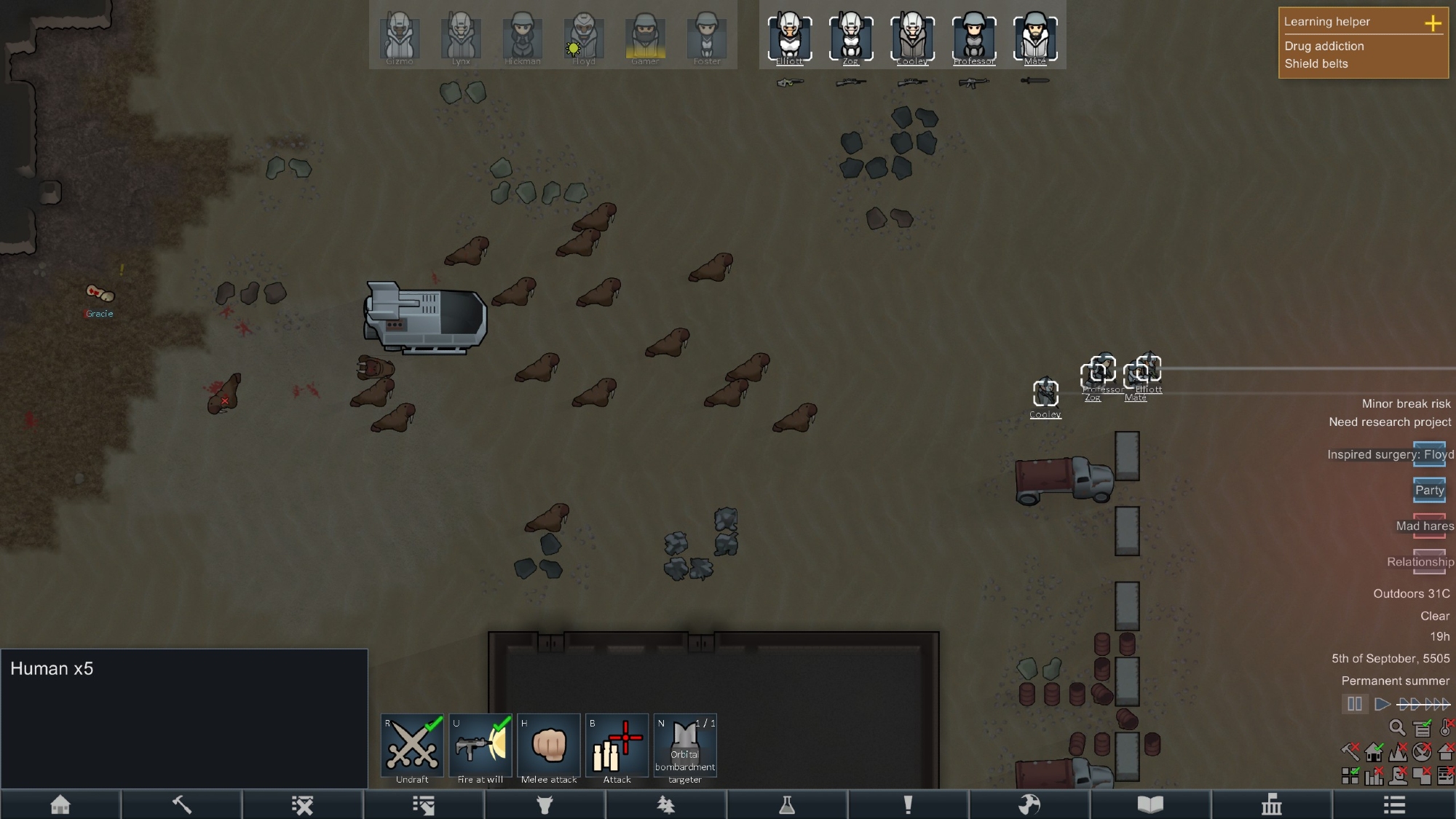Open the Architect tab with the house icon

pyautogui.click(x=60, y=804)
